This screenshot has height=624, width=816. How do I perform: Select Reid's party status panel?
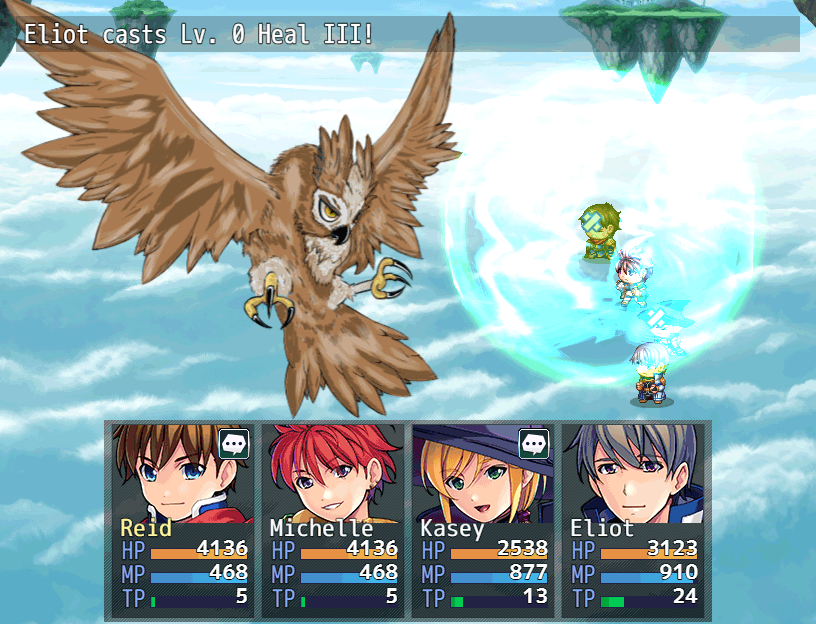tap(182, 518)
